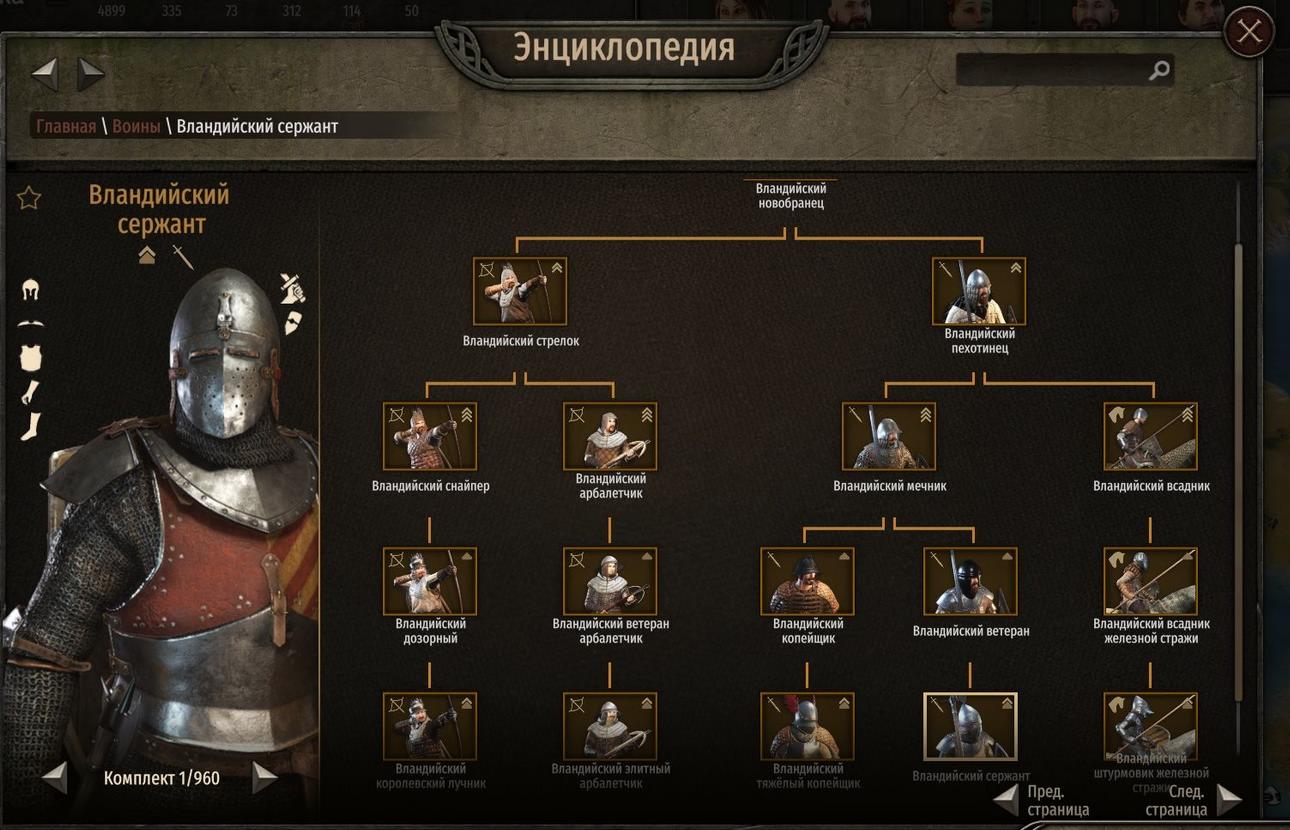Select the Владийский пехотинец troop portrait
1290x830 pixels.
(979, 292)
